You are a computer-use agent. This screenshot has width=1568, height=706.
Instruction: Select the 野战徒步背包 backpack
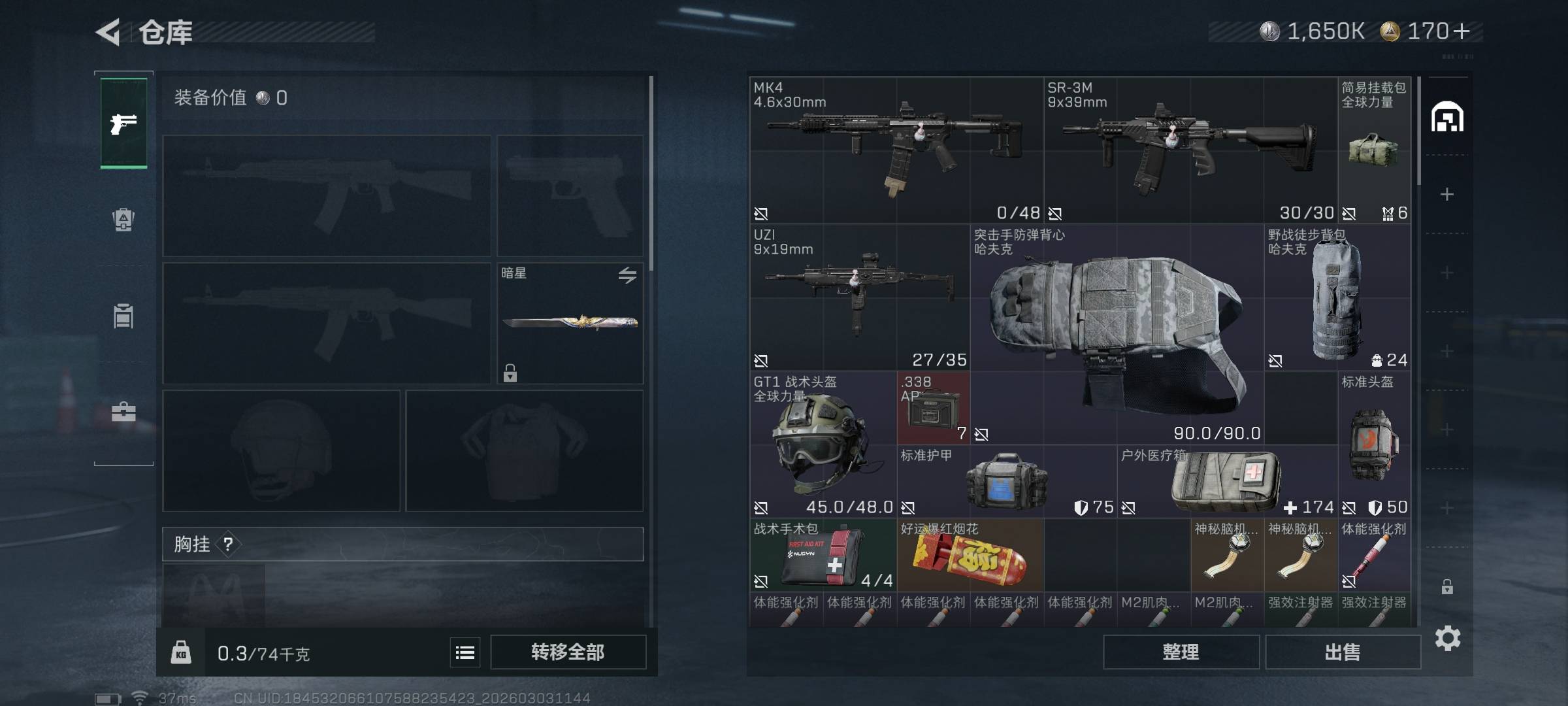1336,299
